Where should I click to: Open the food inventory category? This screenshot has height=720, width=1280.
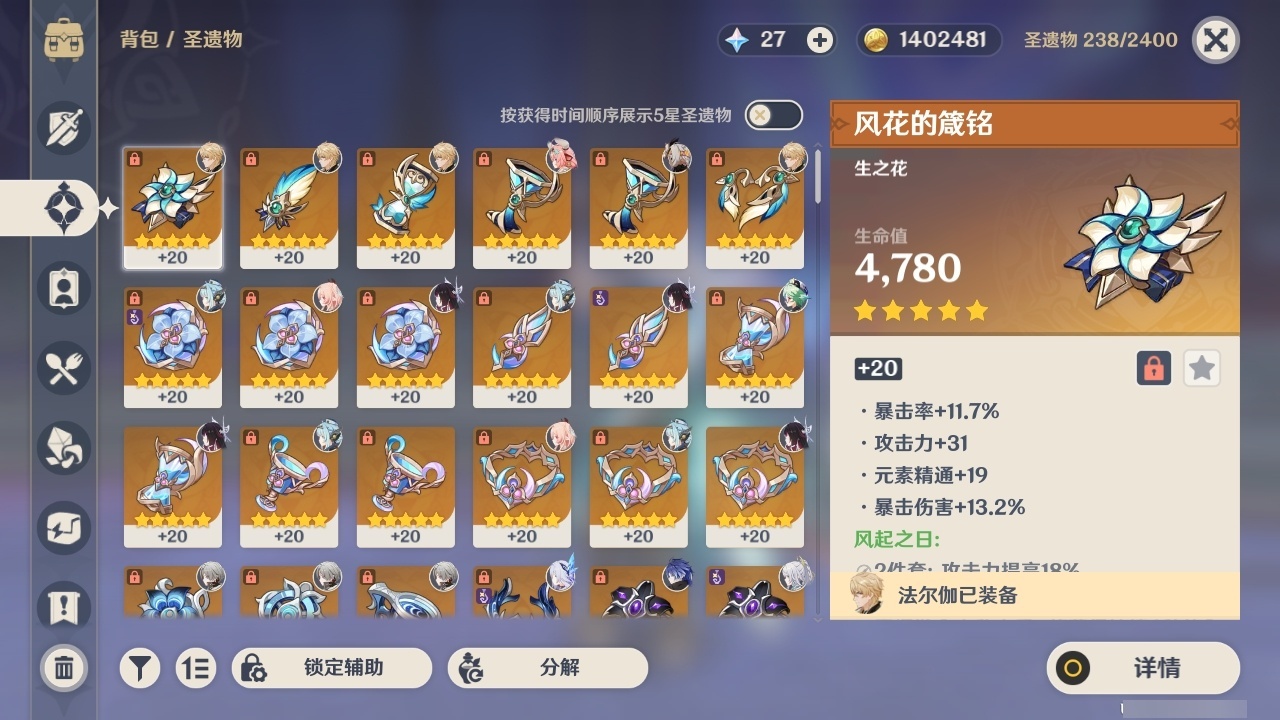click(63, 368)
